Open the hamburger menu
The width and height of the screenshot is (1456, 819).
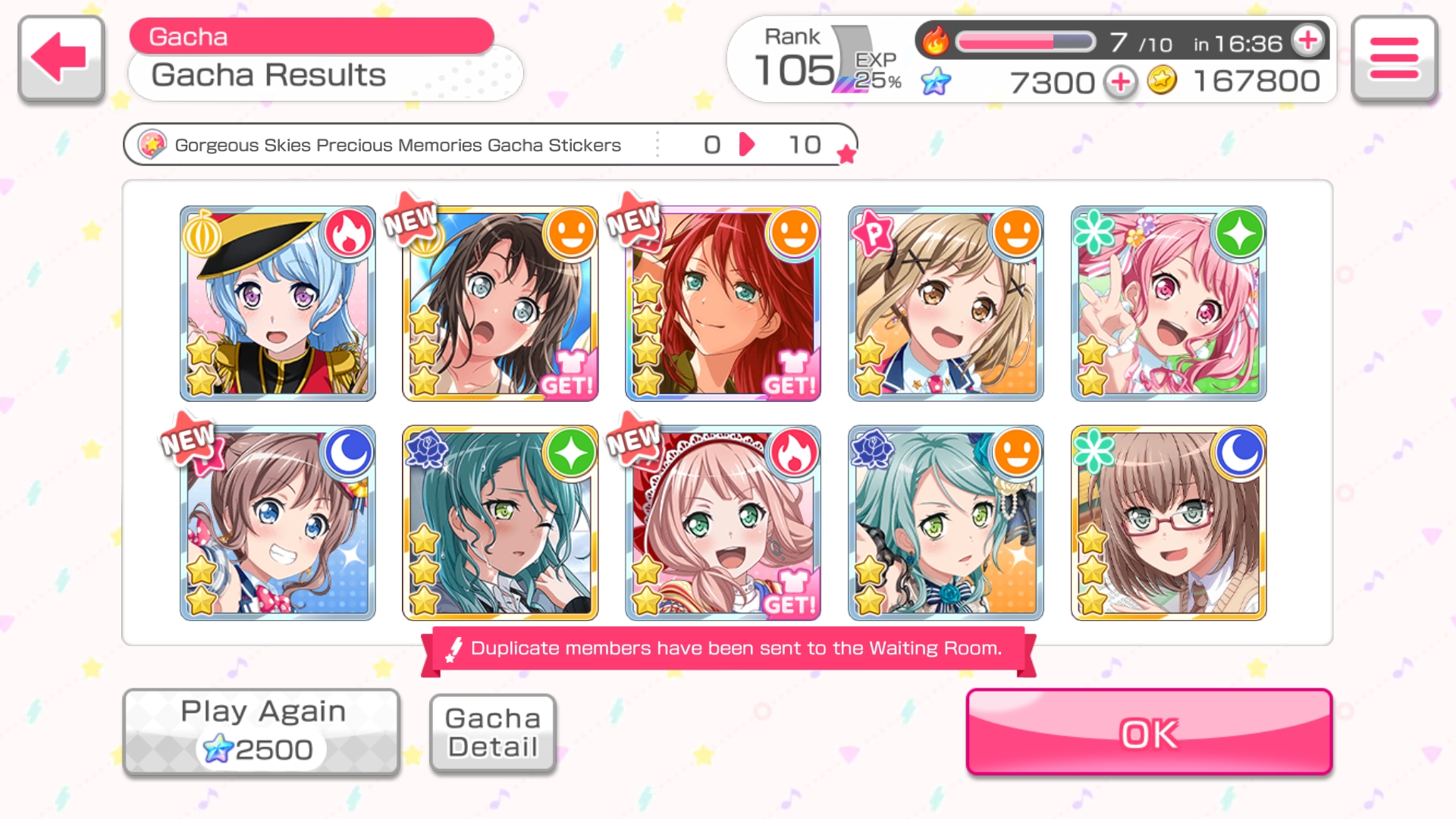[1394, 58]
